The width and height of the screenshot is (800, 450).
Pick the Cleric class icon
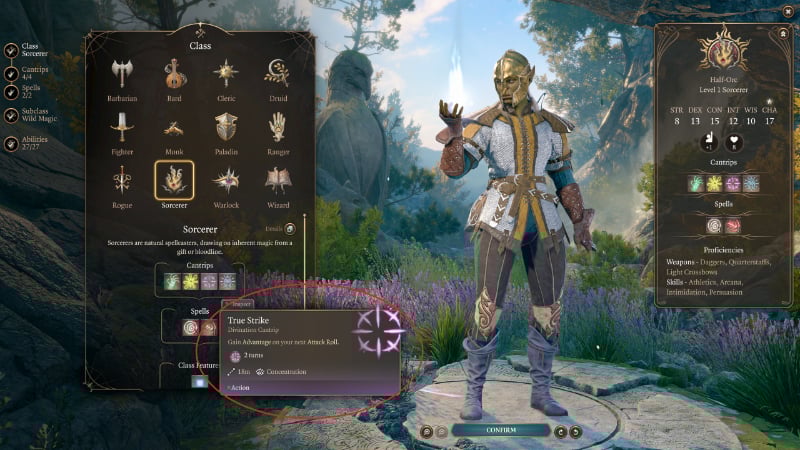[x=225, y=75]
